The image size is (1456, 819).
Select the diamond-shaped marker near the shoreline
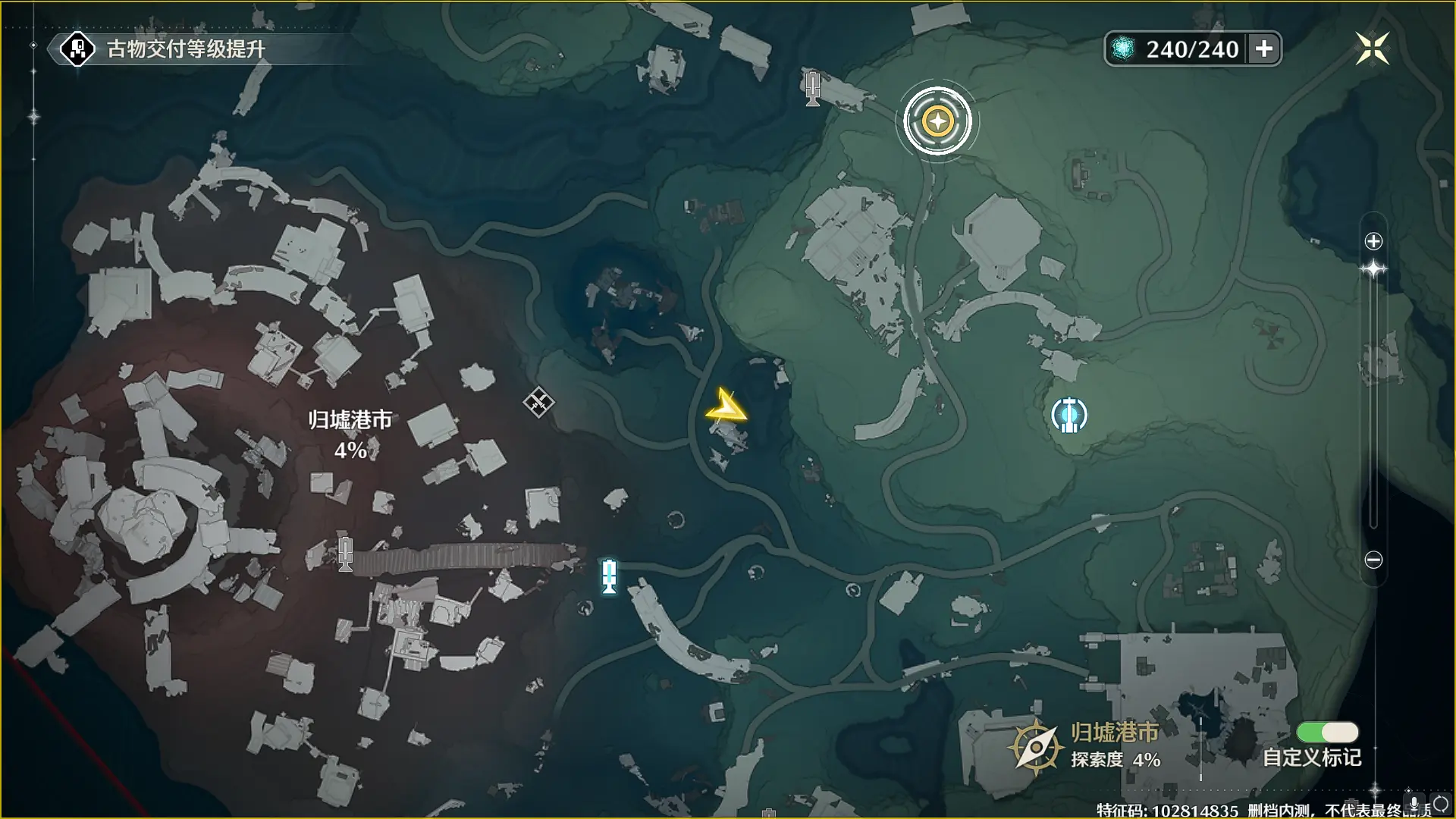[538, 402]
